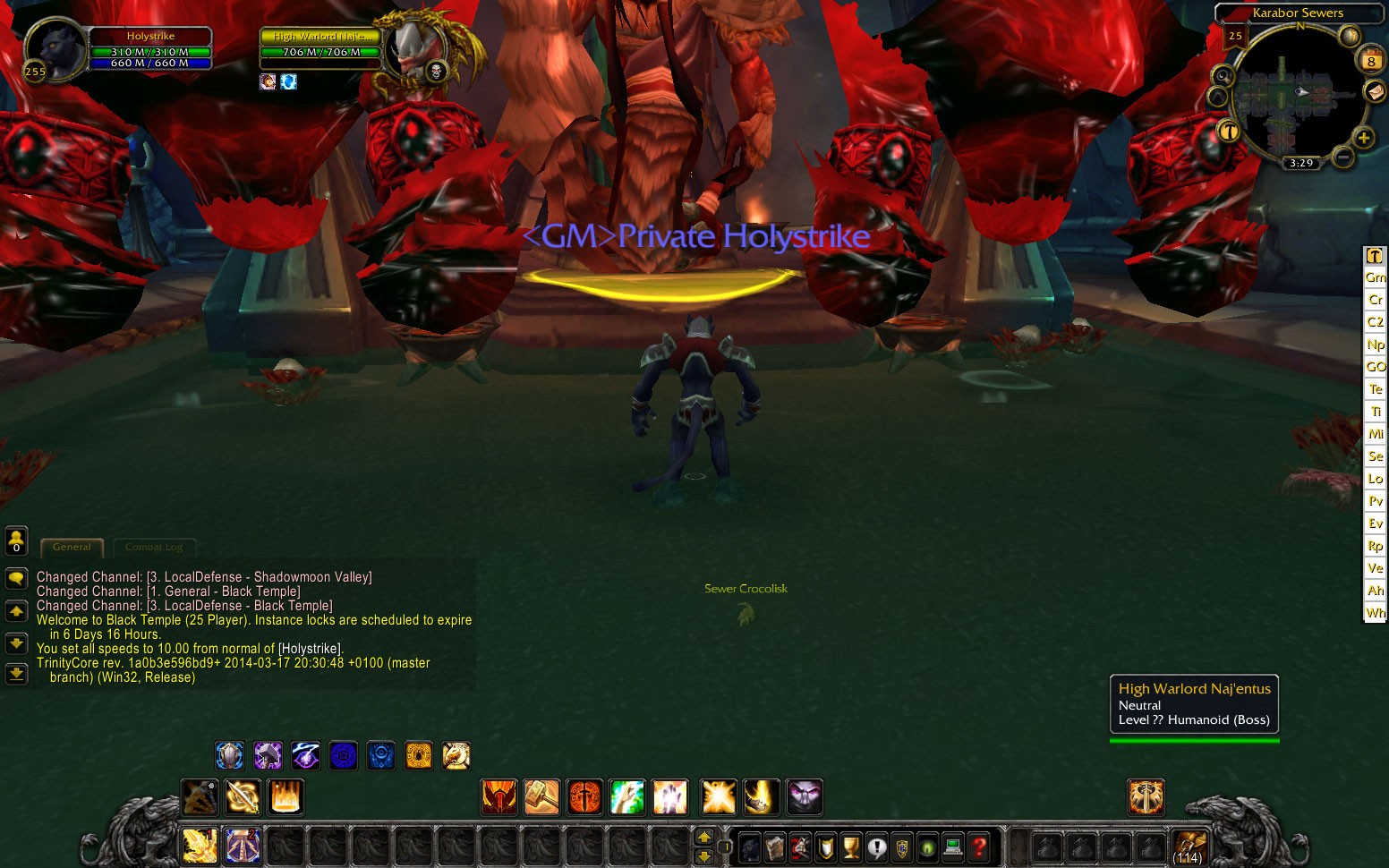Open the social friends button above chat

coord(16,540)
